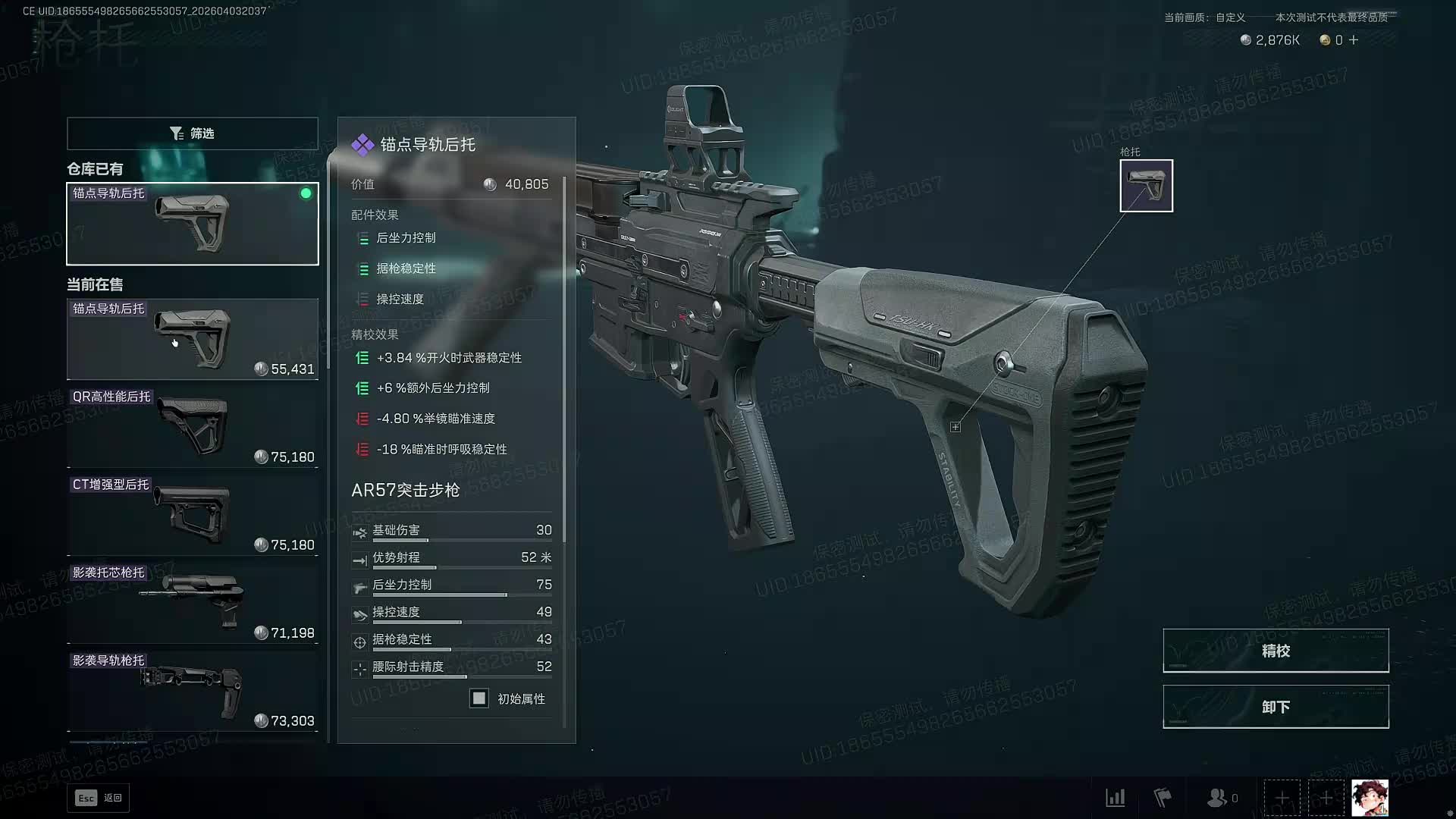Select the 影袭托芯枪托 stock

click(192, 603)
